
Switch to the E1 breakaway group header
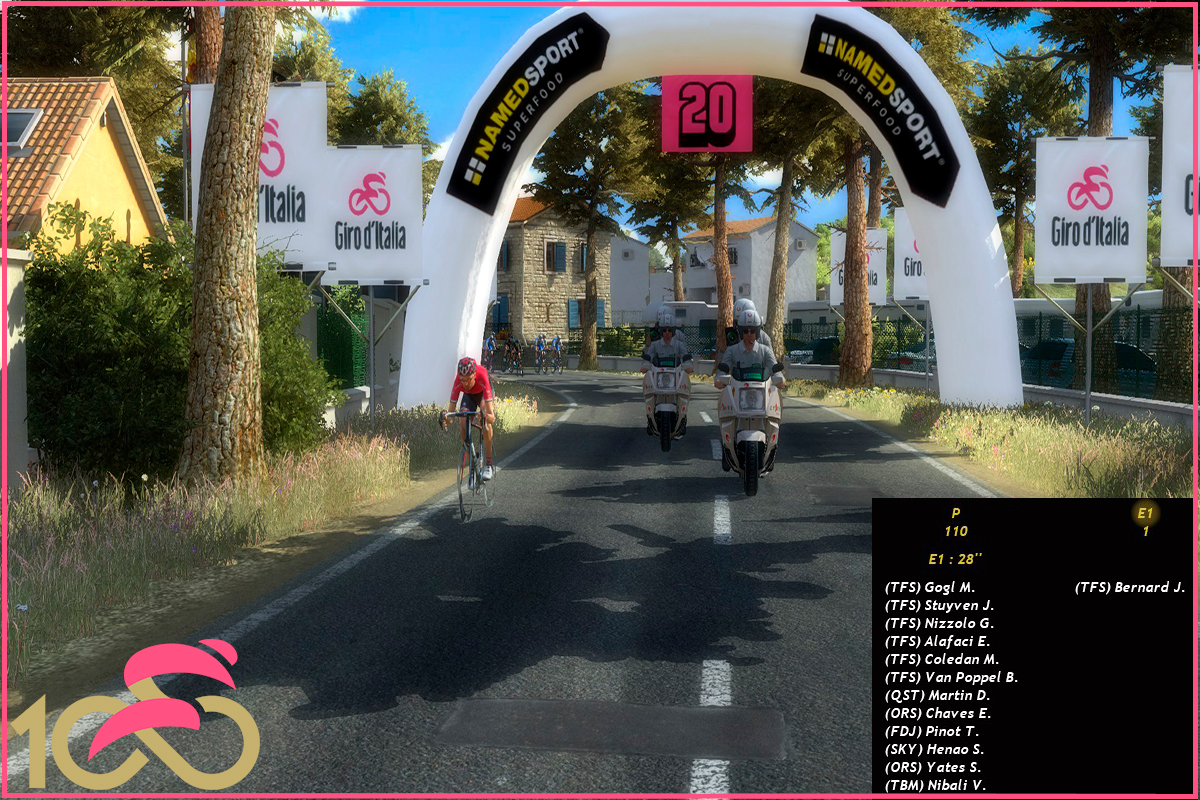1146,514
